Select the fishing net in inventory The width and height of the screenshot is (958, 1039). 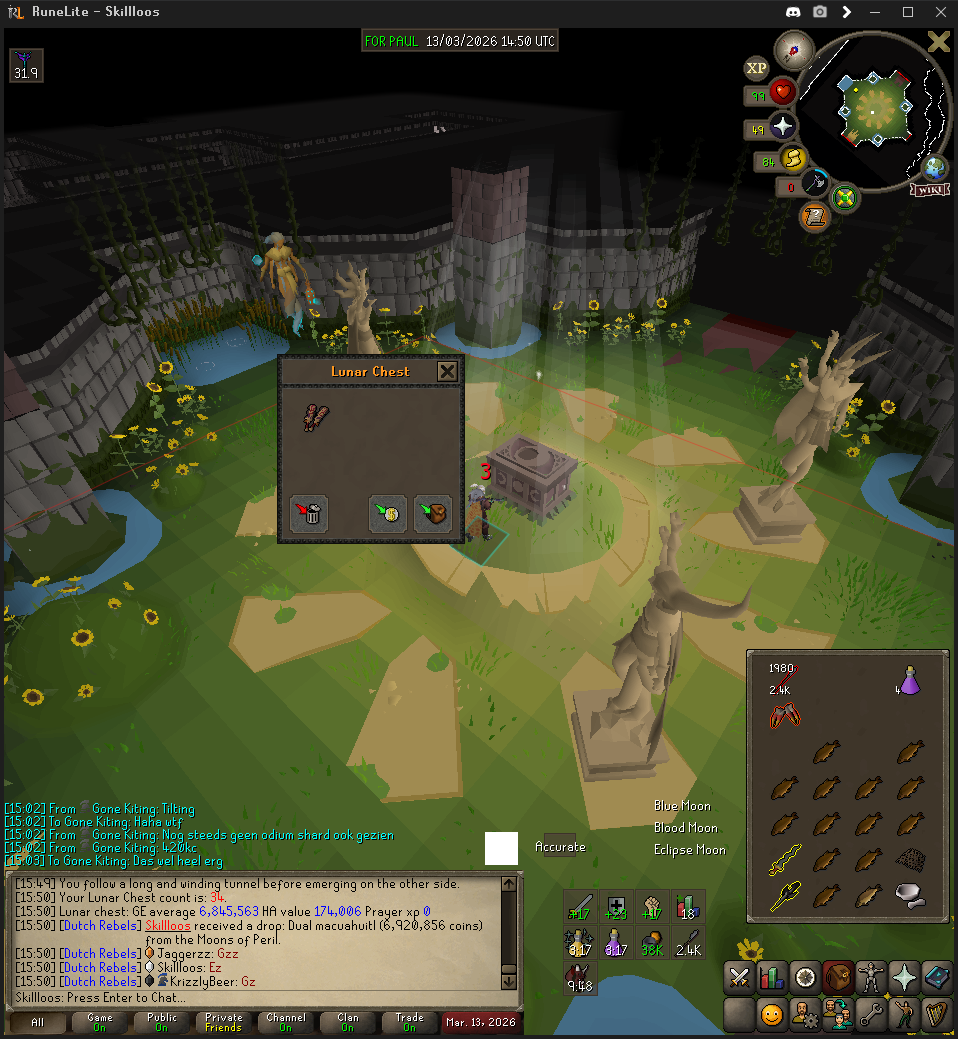(x=909, y=857)
